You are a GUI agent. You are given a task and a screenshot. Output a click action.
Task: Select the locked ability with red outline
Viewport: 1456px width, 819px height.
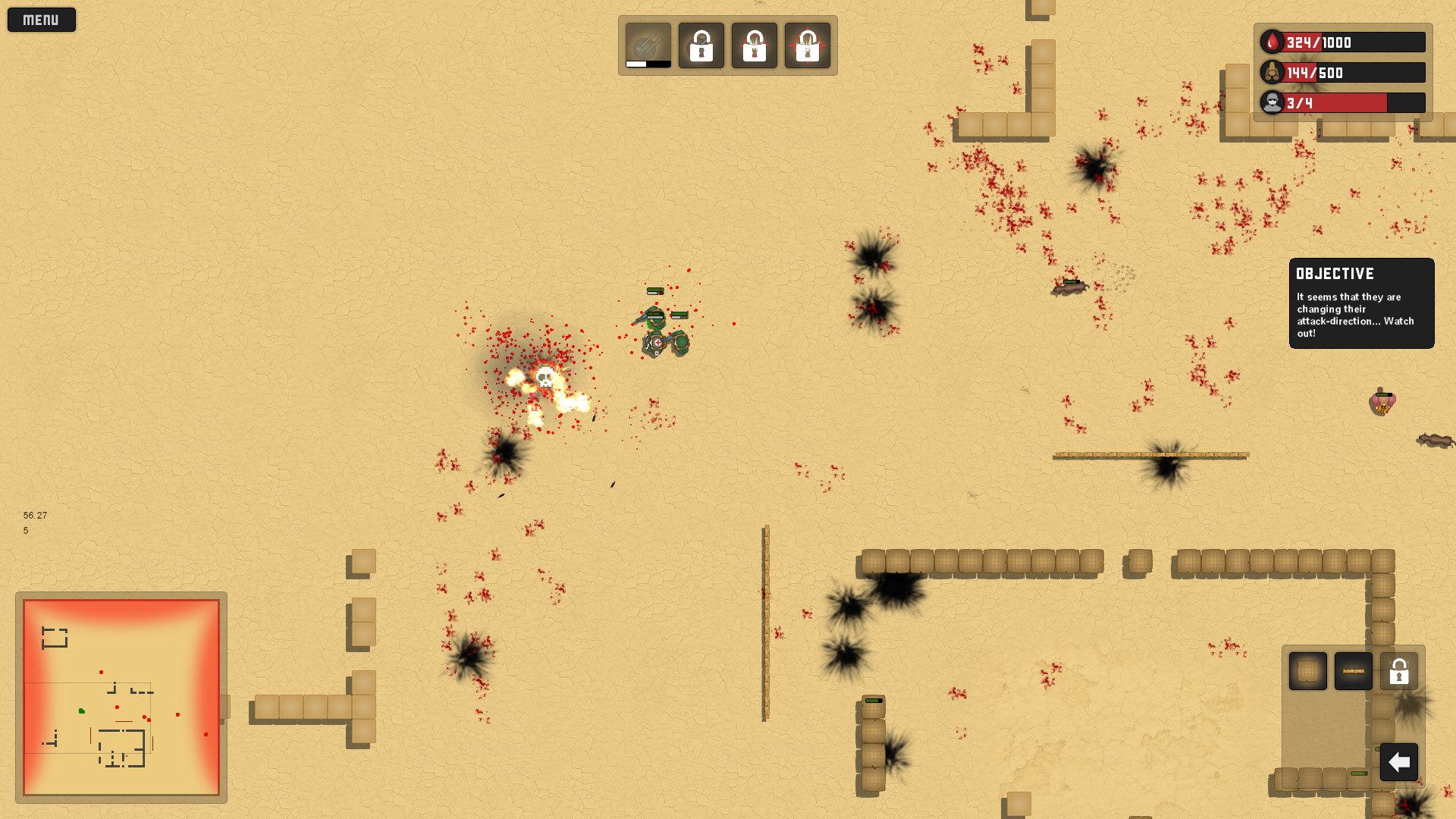click(x=754, y=45)
